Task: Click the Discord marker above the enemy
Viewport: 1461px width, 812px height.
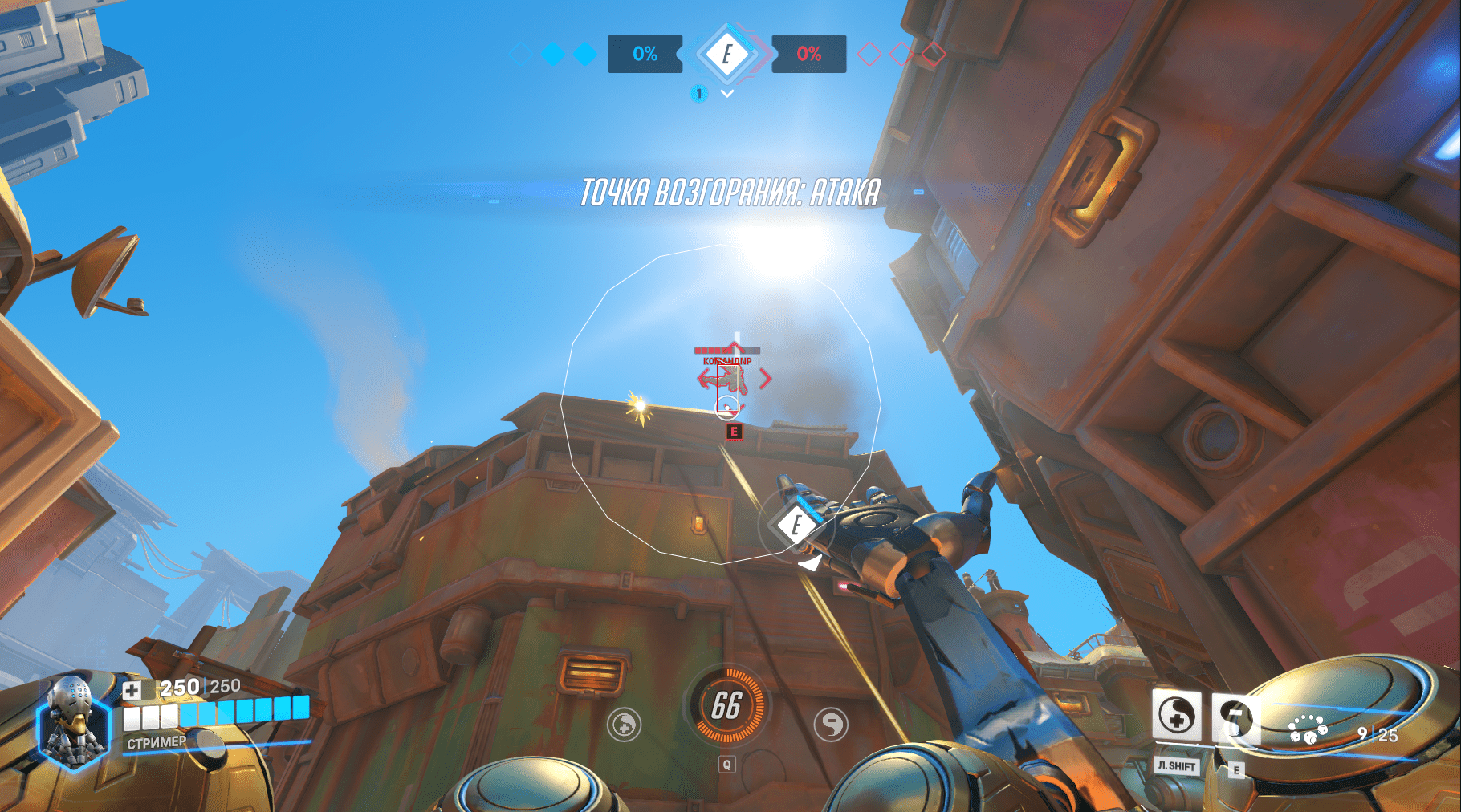Action: 733,431
